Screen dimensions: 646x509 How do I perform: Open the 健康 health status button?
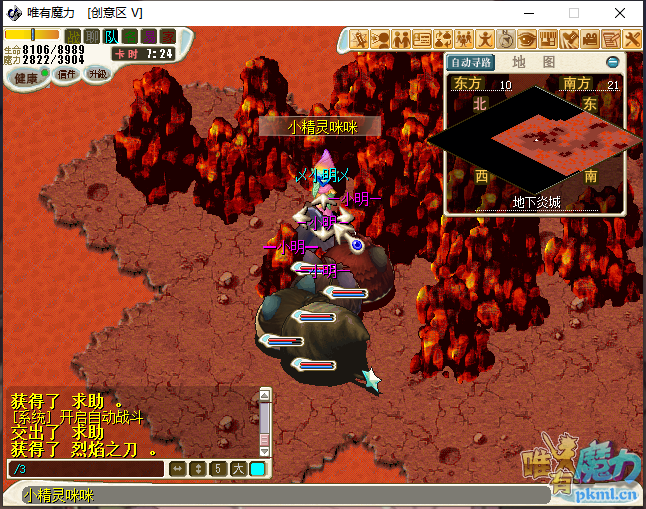click(x=28, y=77)
